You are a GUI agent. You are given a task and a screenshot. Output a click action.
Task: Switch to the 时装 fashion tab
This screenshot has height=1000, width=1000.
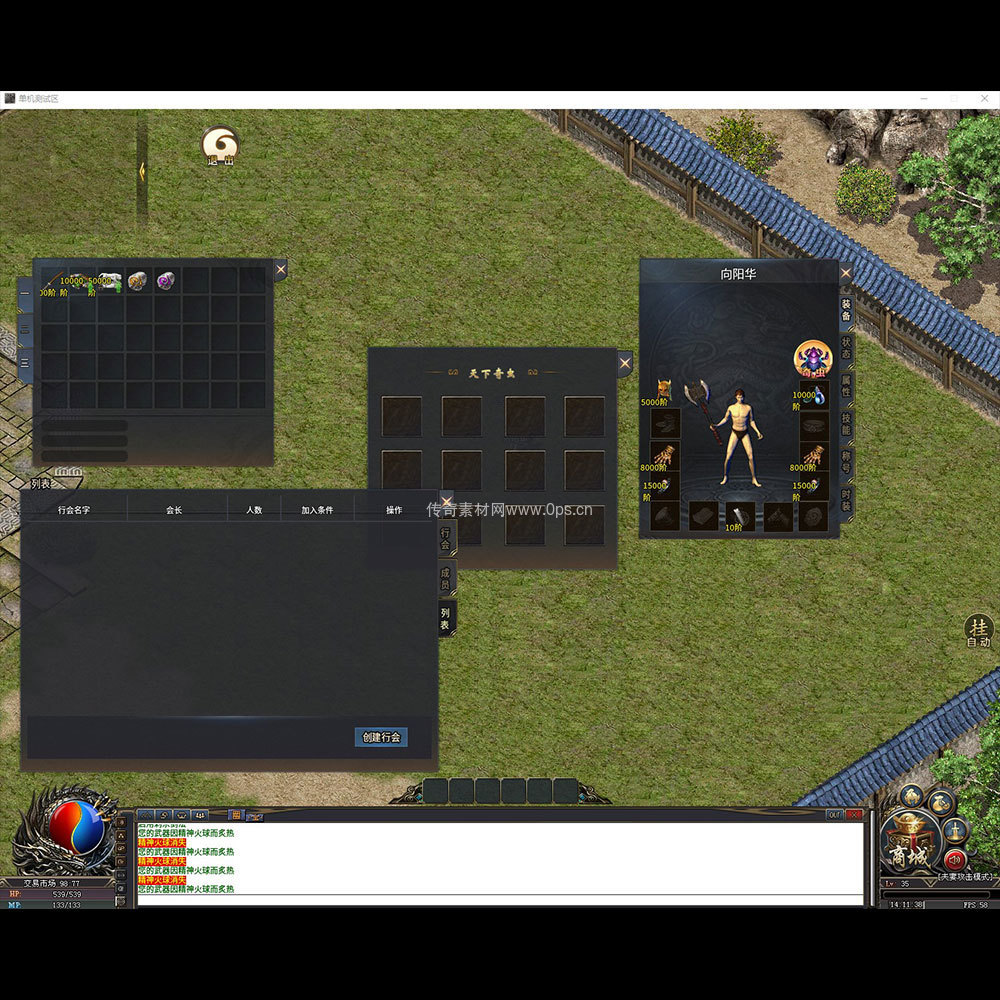click(846, 499)
